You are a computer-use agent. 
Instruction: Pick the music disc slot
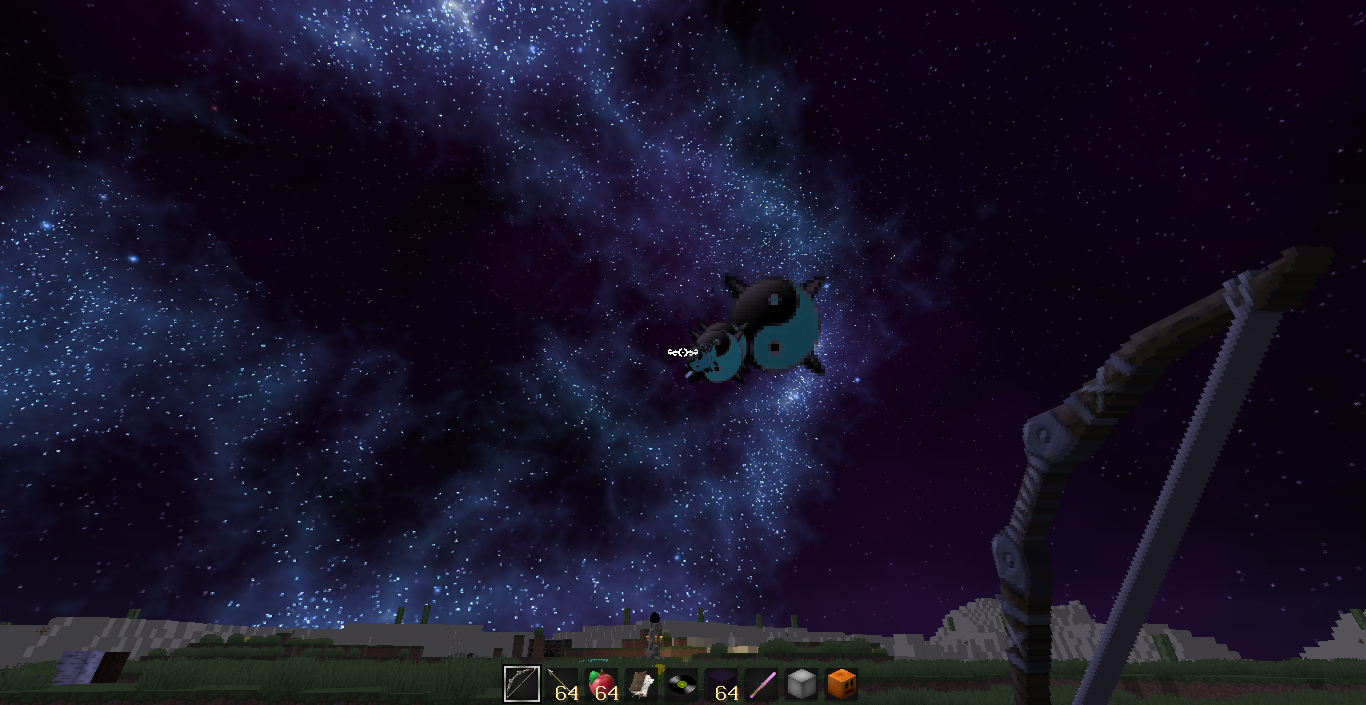[x=681, y=684]
